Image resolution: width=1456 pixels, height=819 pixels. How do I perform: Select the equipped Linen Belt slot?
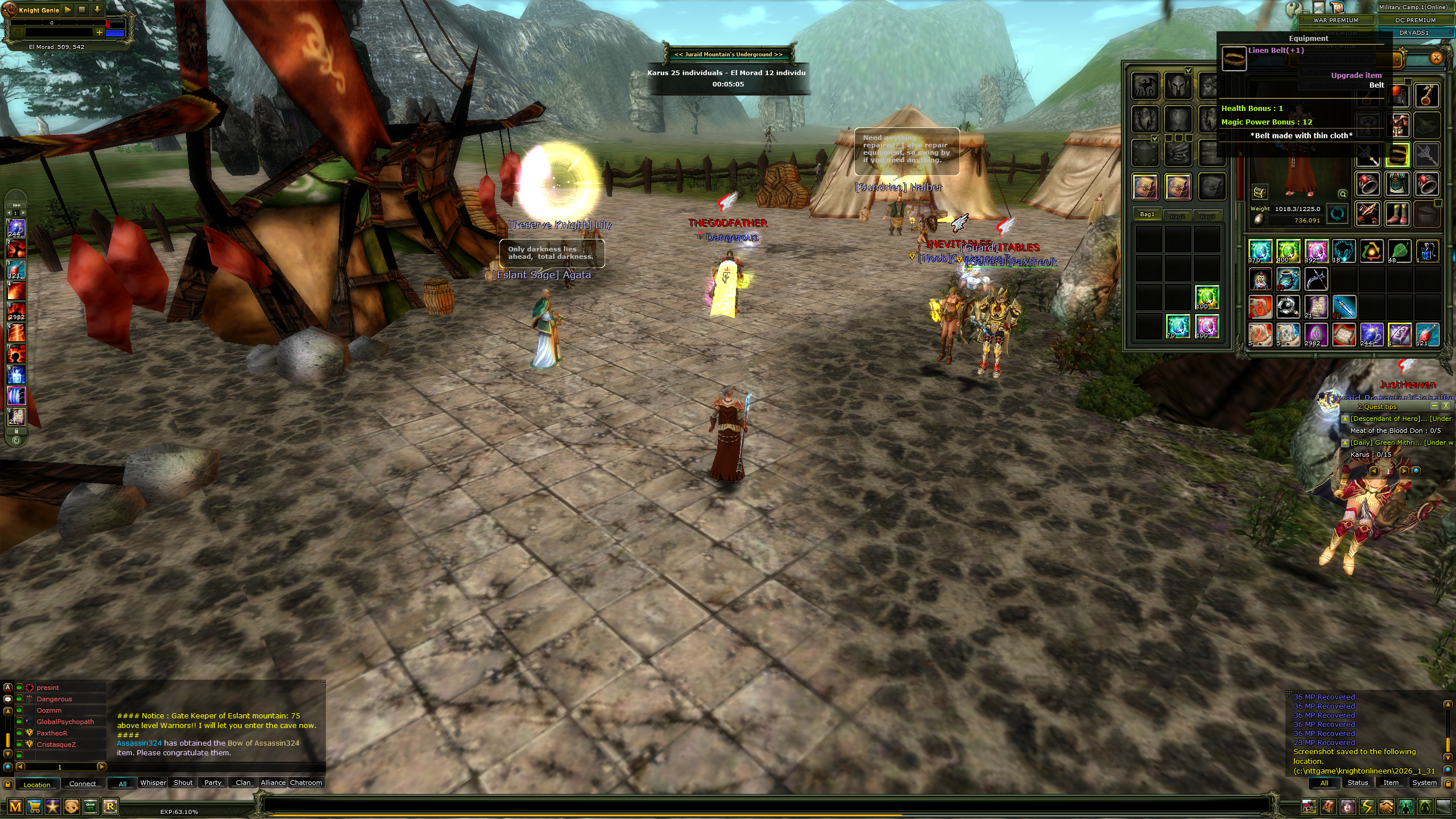(x=1398, y=154)
